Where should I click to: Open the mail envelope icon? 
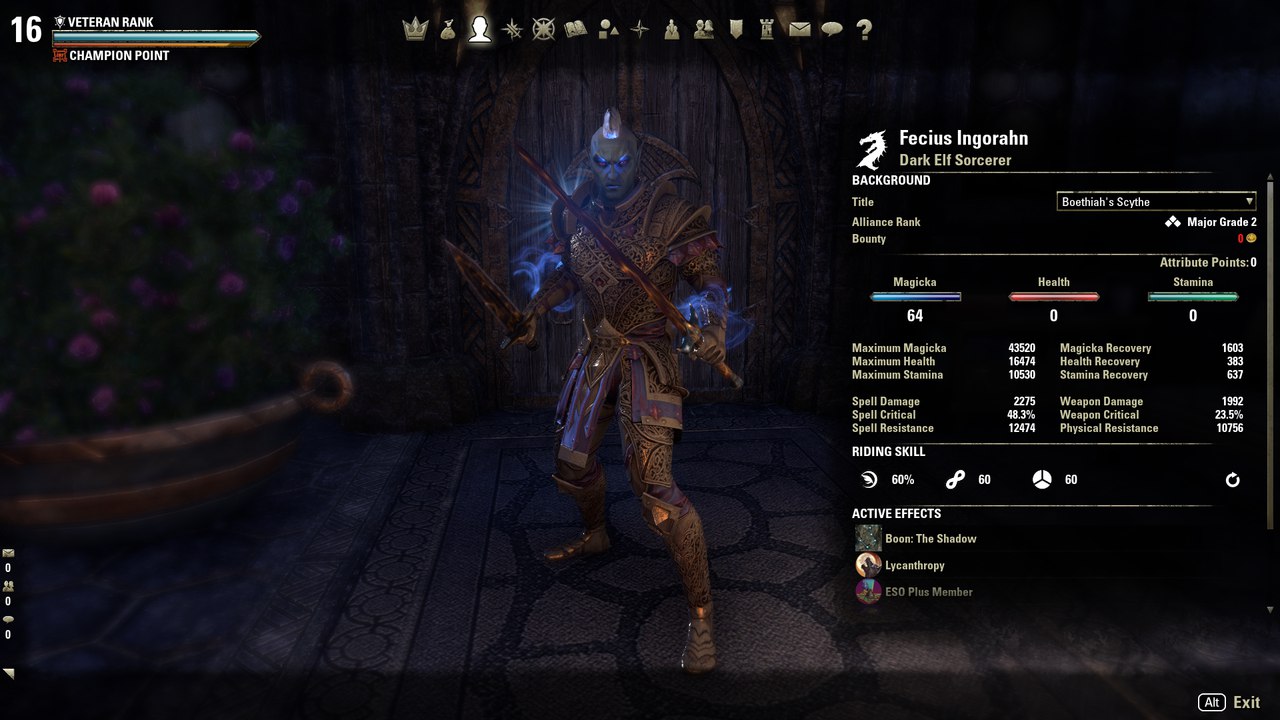coord(799,30)
